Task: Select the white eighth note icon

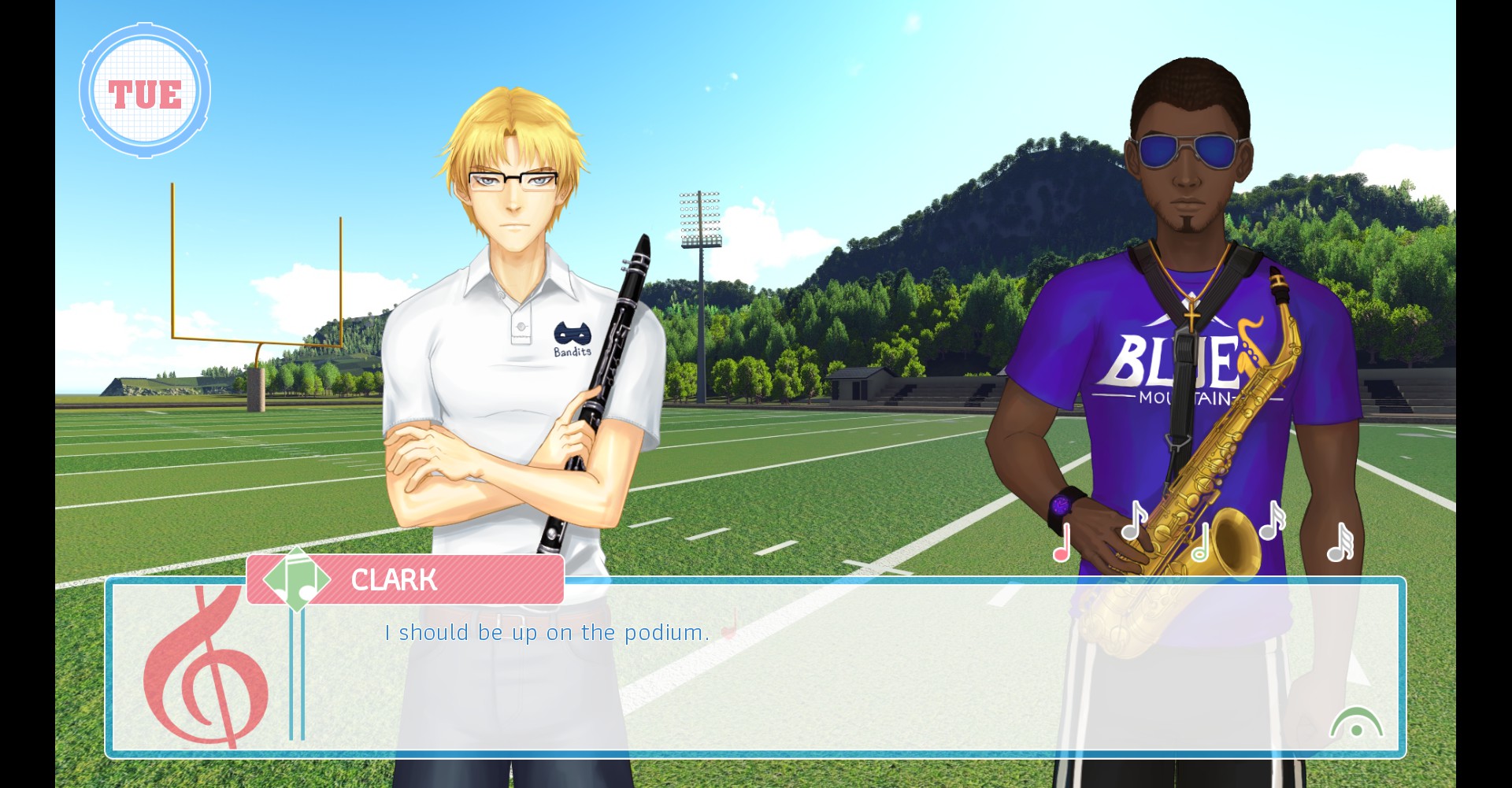Action: pyautogui.click(x=1133, y=521)
